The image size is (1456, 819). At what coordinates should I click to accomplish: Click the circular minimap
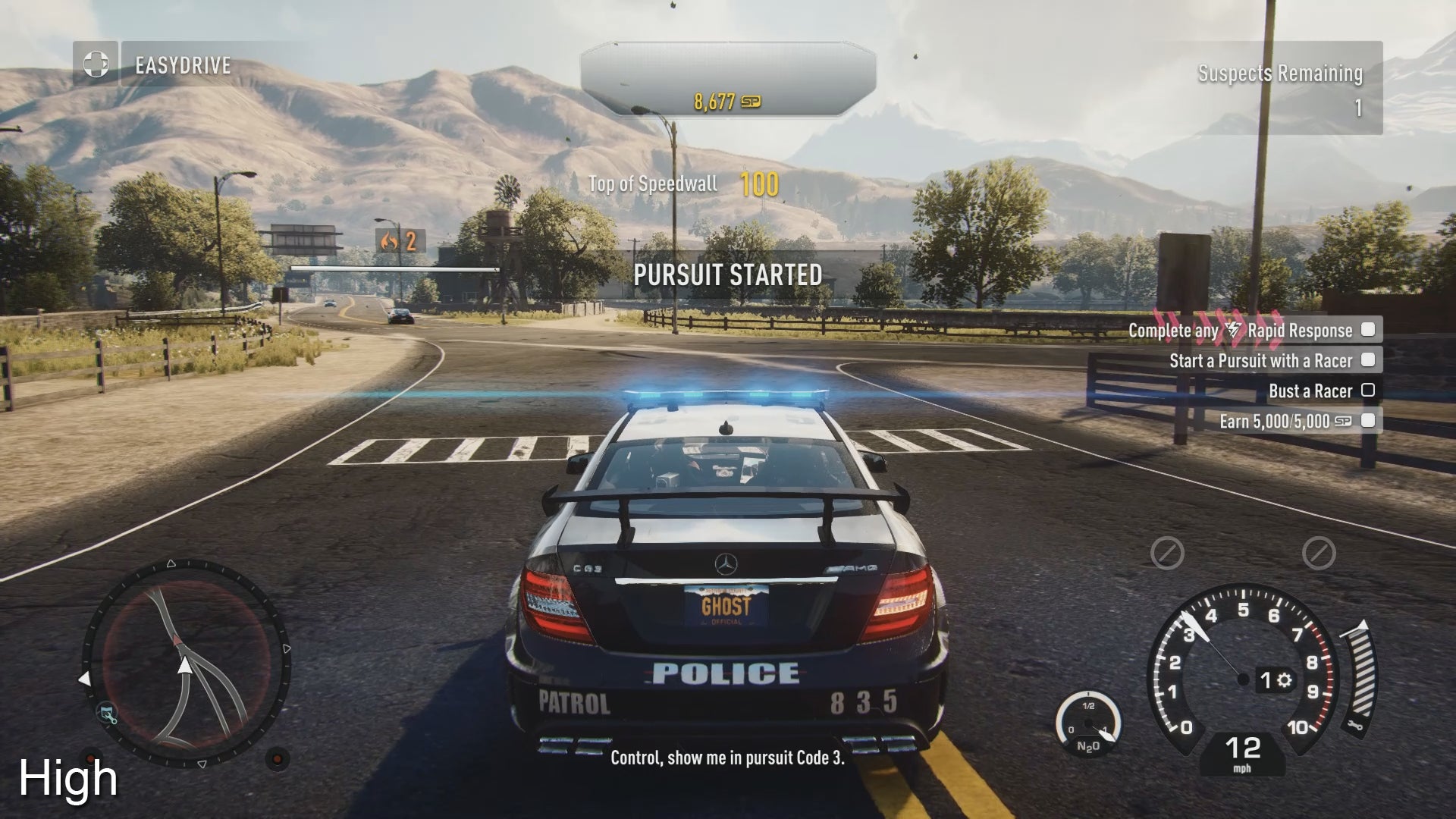click(186, 664)
